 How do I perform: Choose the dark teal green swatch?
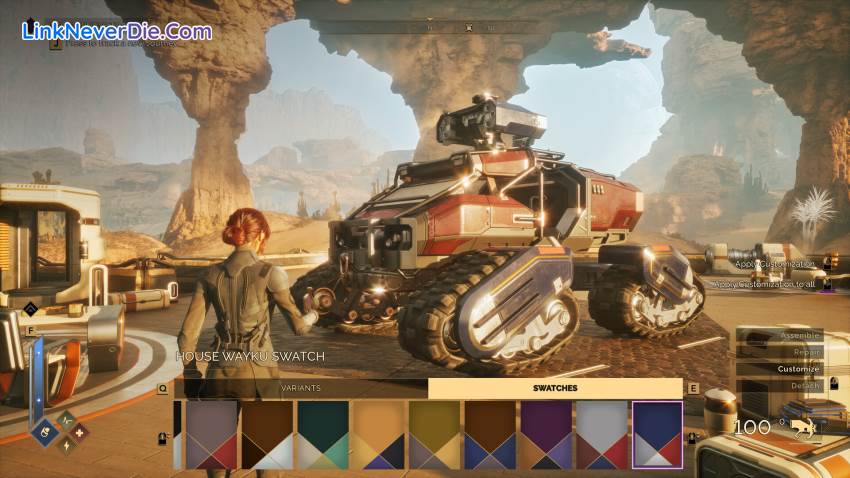tap(323, 435)
